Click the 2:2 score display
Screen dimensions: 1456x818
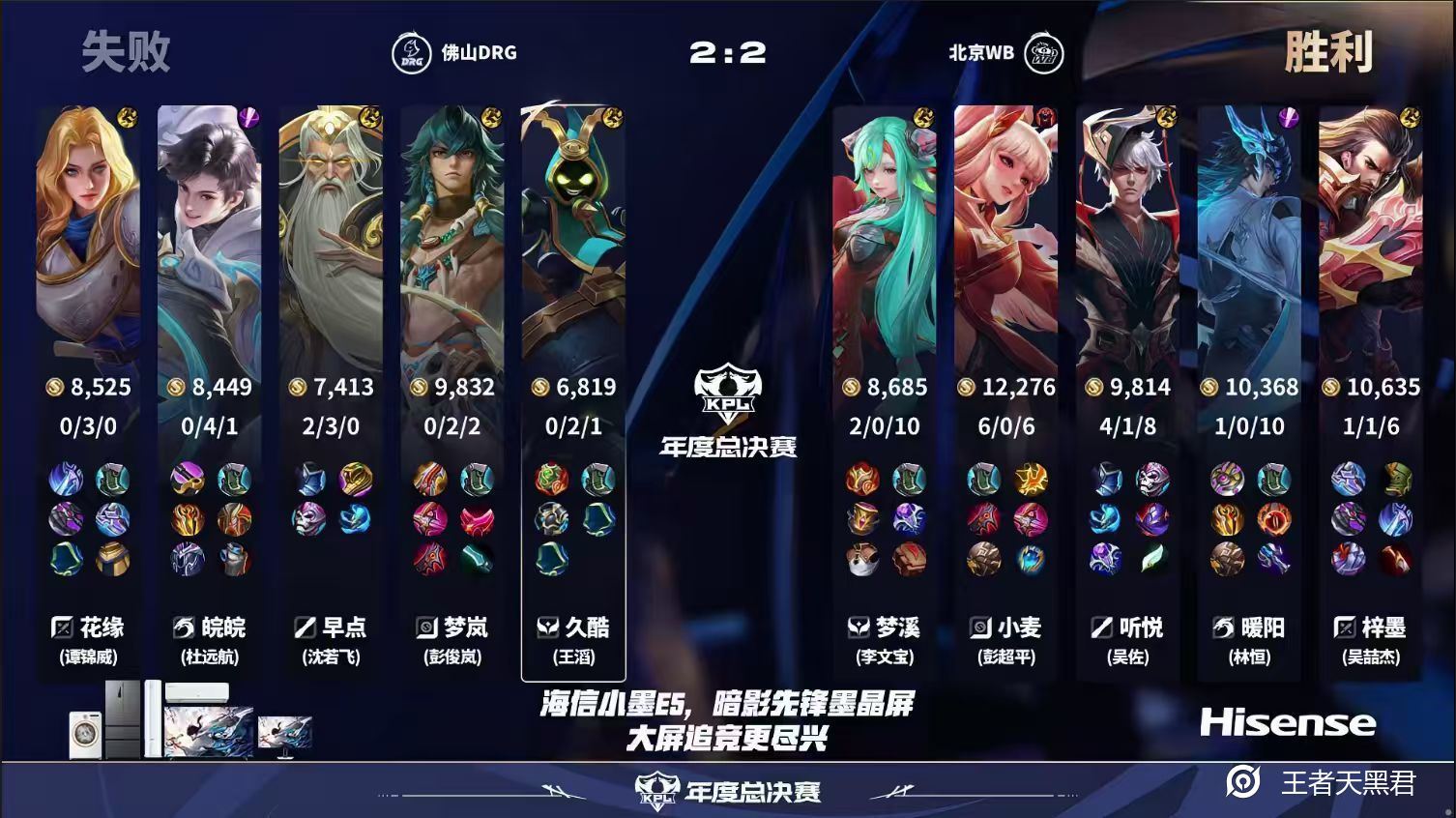tap(727, 53)
